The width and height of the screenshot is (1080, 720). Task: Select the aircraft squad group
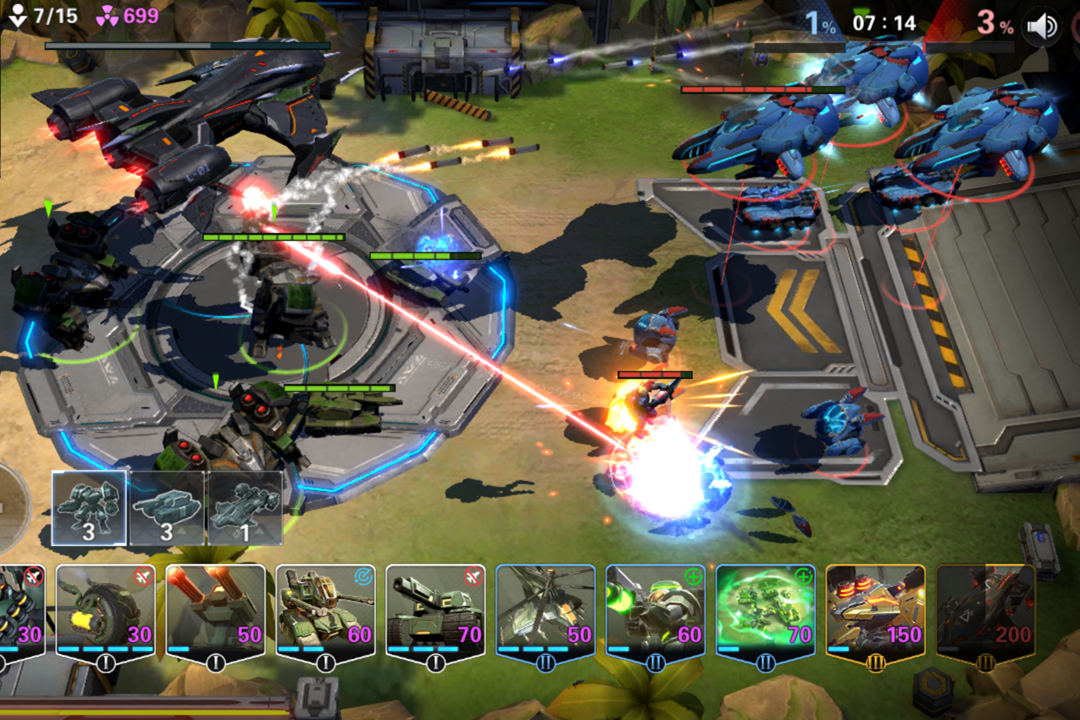tap(245, 508)
